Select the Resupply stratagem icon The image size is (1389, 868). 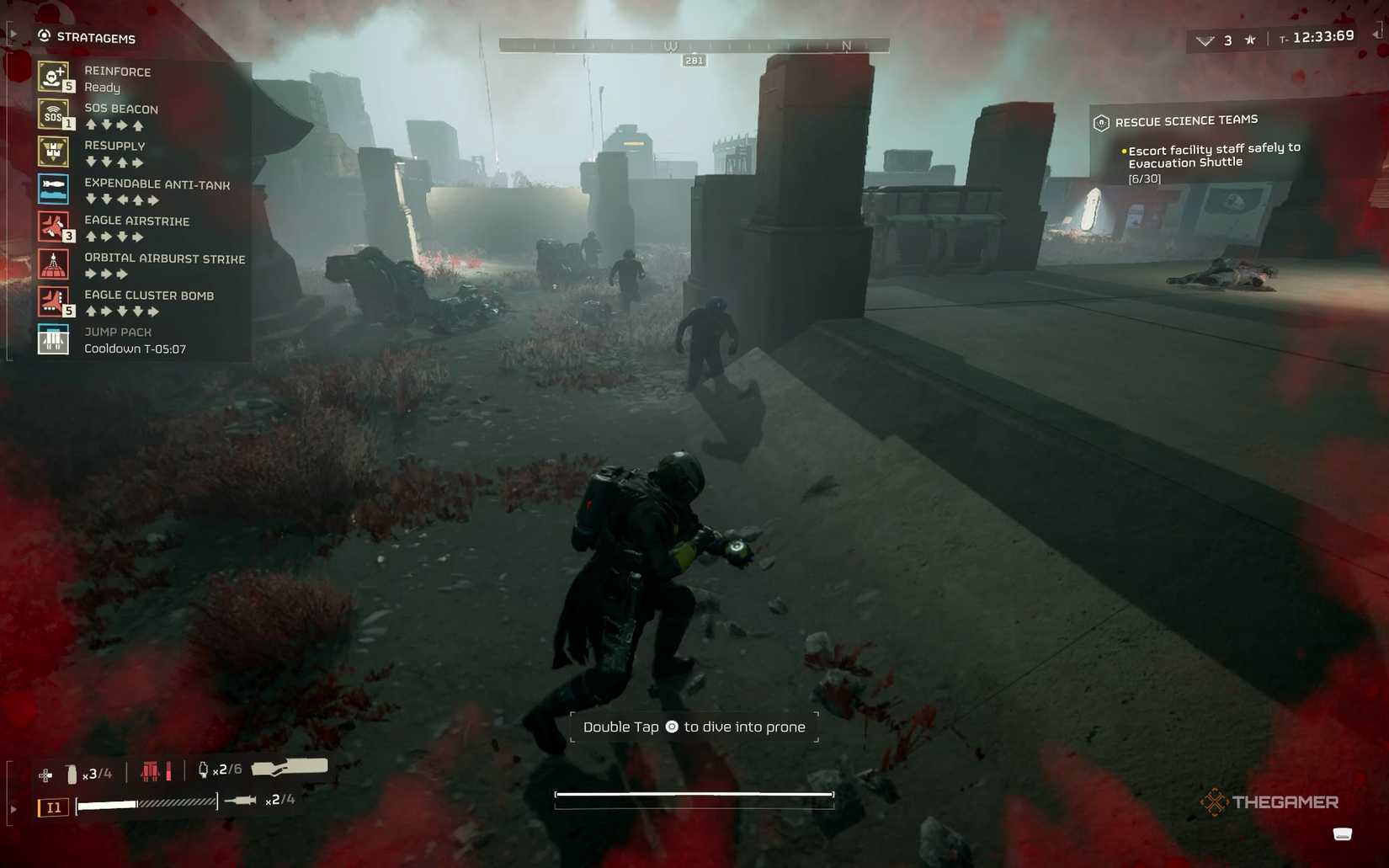(53, 152)
